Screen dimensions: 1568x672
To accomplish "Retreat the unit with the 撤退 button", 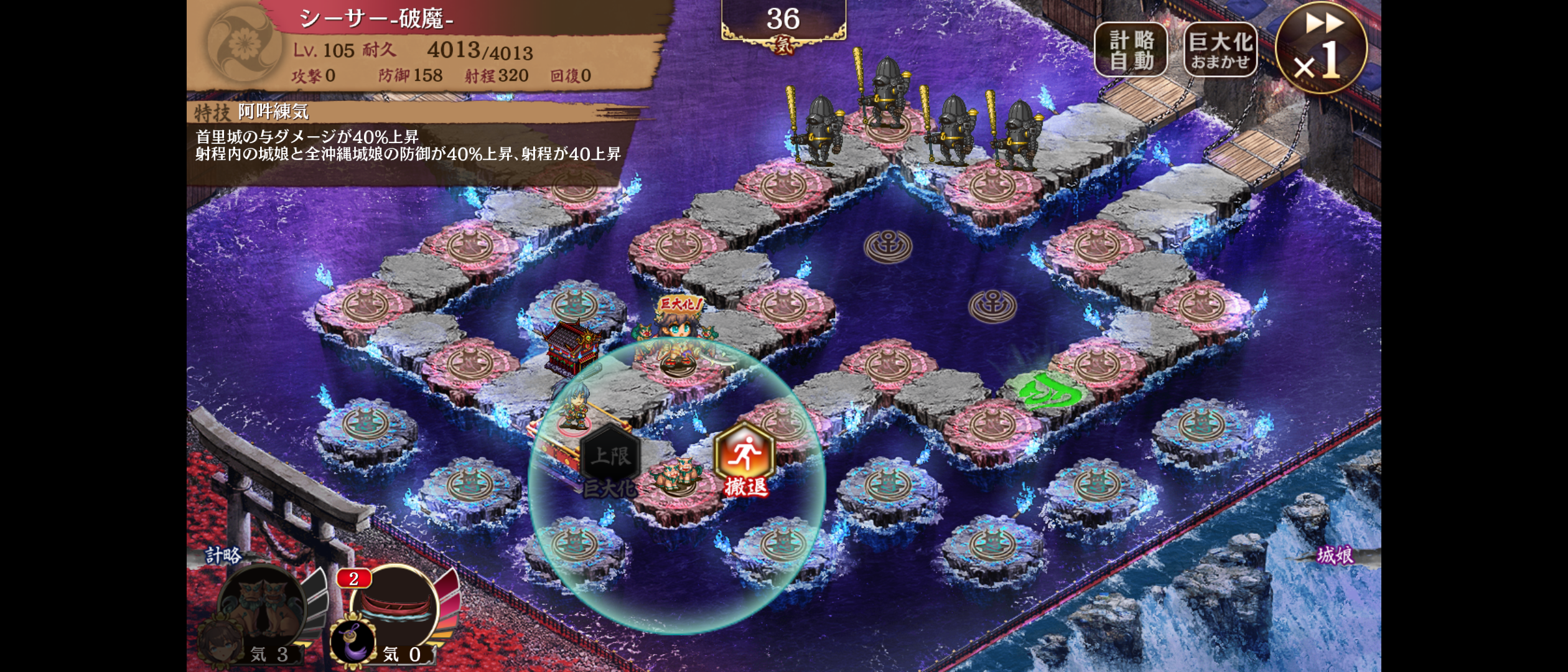I will [745, 459].
